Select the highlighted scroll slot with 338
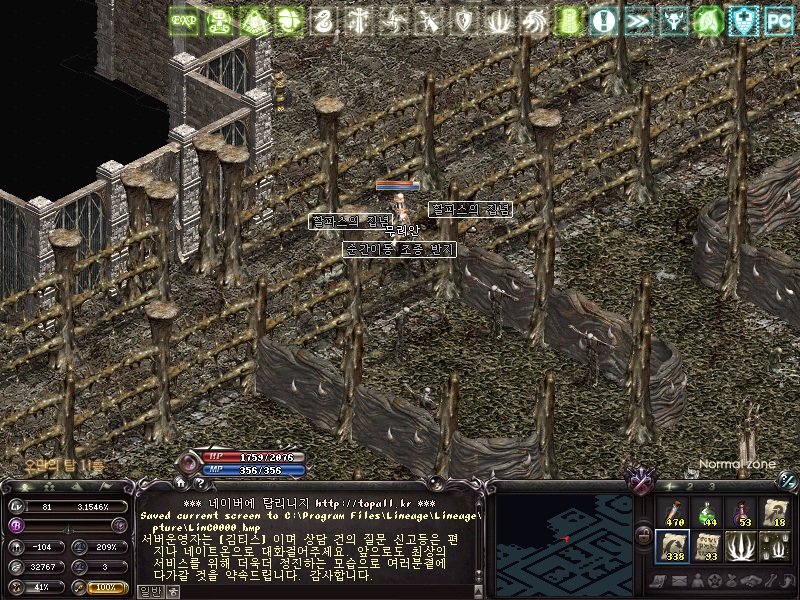 coord(672,547)
